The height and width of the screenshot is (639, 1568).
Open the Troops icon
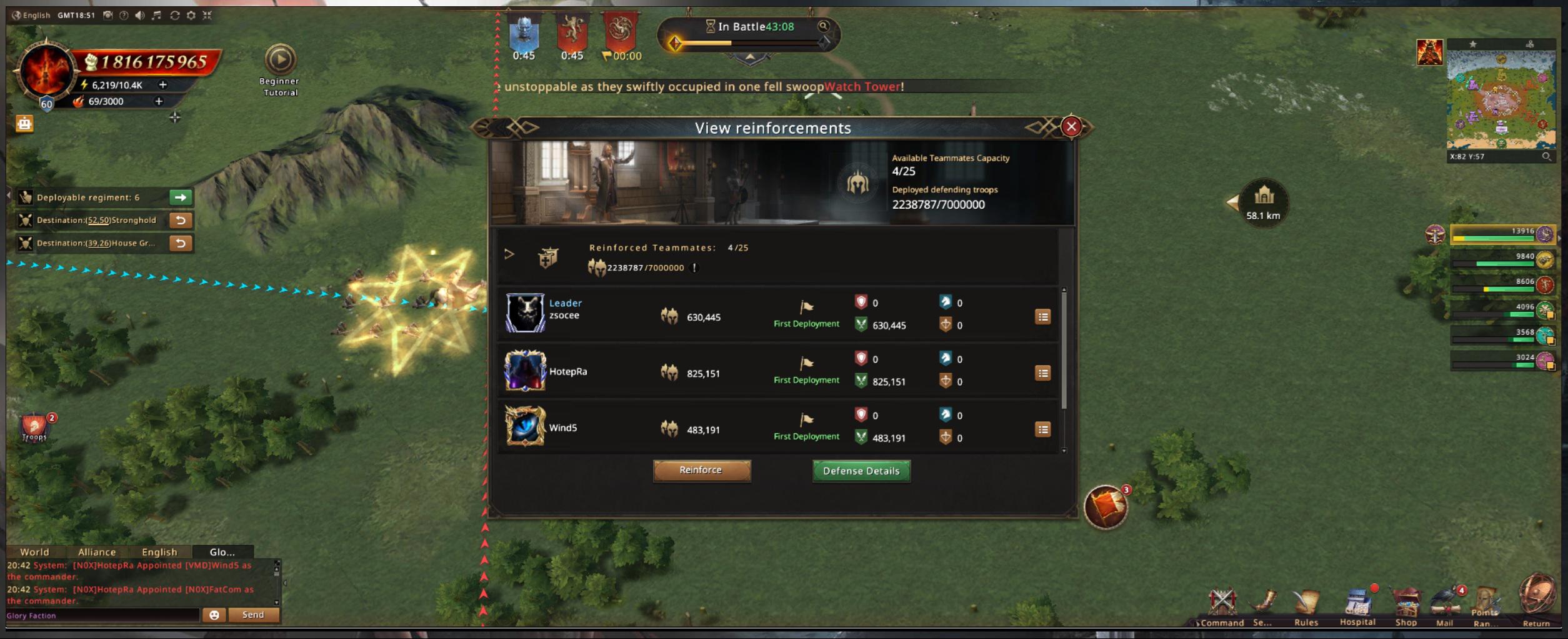coord(34,428)
